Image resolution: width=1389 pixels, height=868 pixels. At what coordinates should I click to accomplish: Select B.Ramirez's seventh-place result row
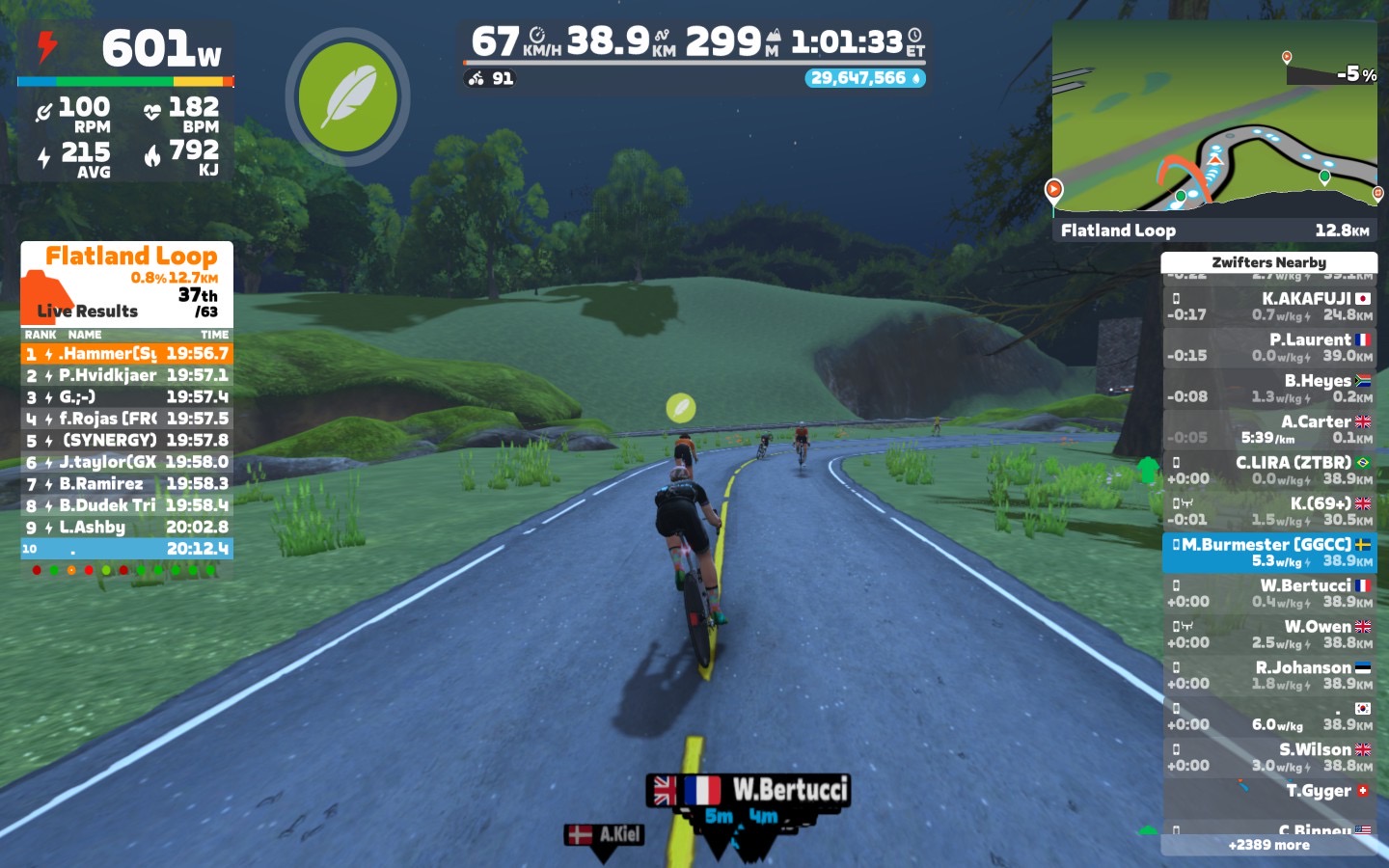126,484
